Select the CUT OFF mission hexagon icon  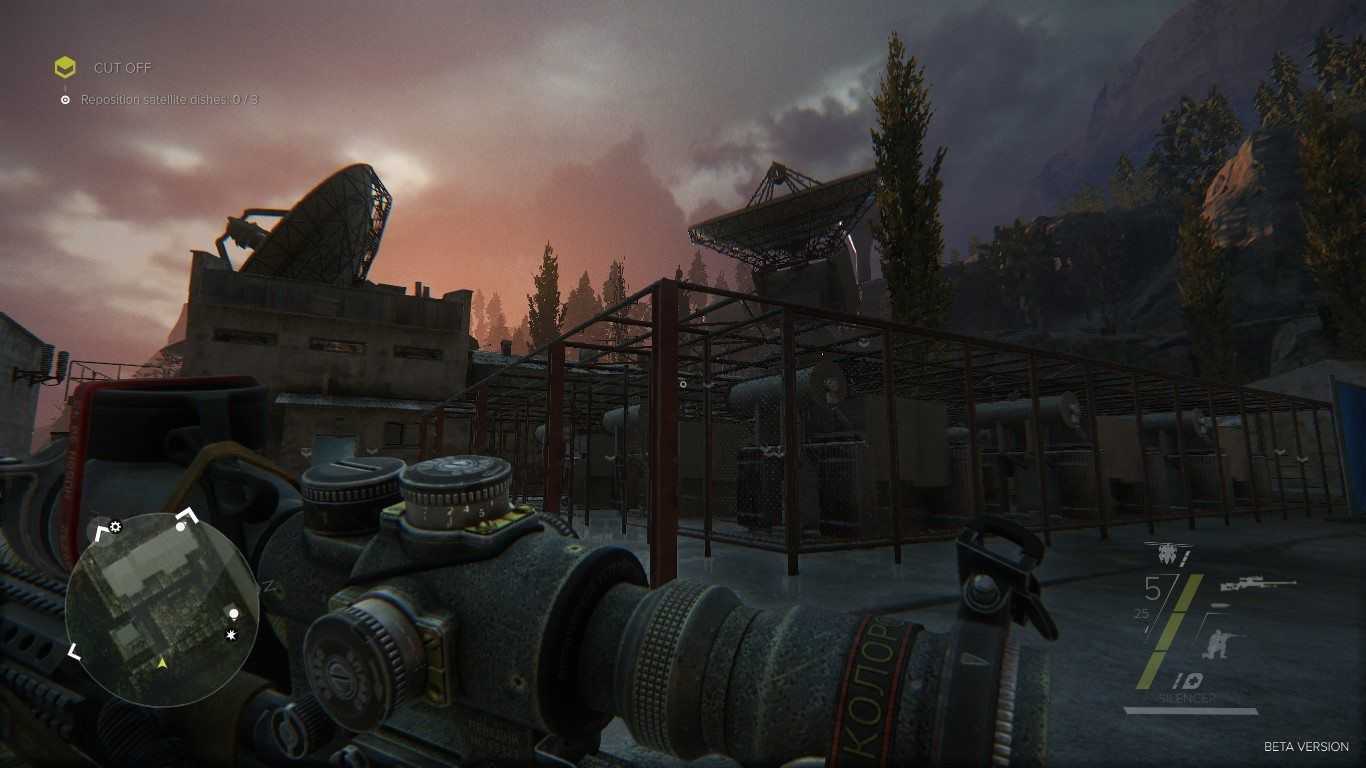tap(65, 68)
